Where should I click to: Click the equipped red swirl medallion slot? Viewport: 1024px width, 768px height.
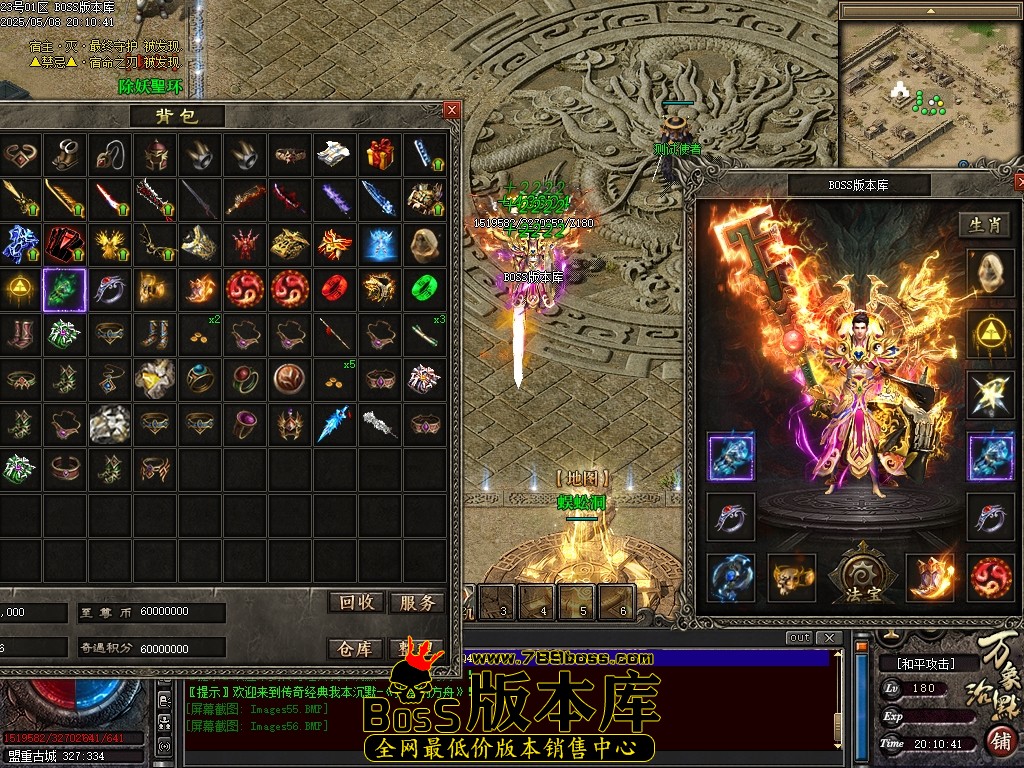point(990,577)
